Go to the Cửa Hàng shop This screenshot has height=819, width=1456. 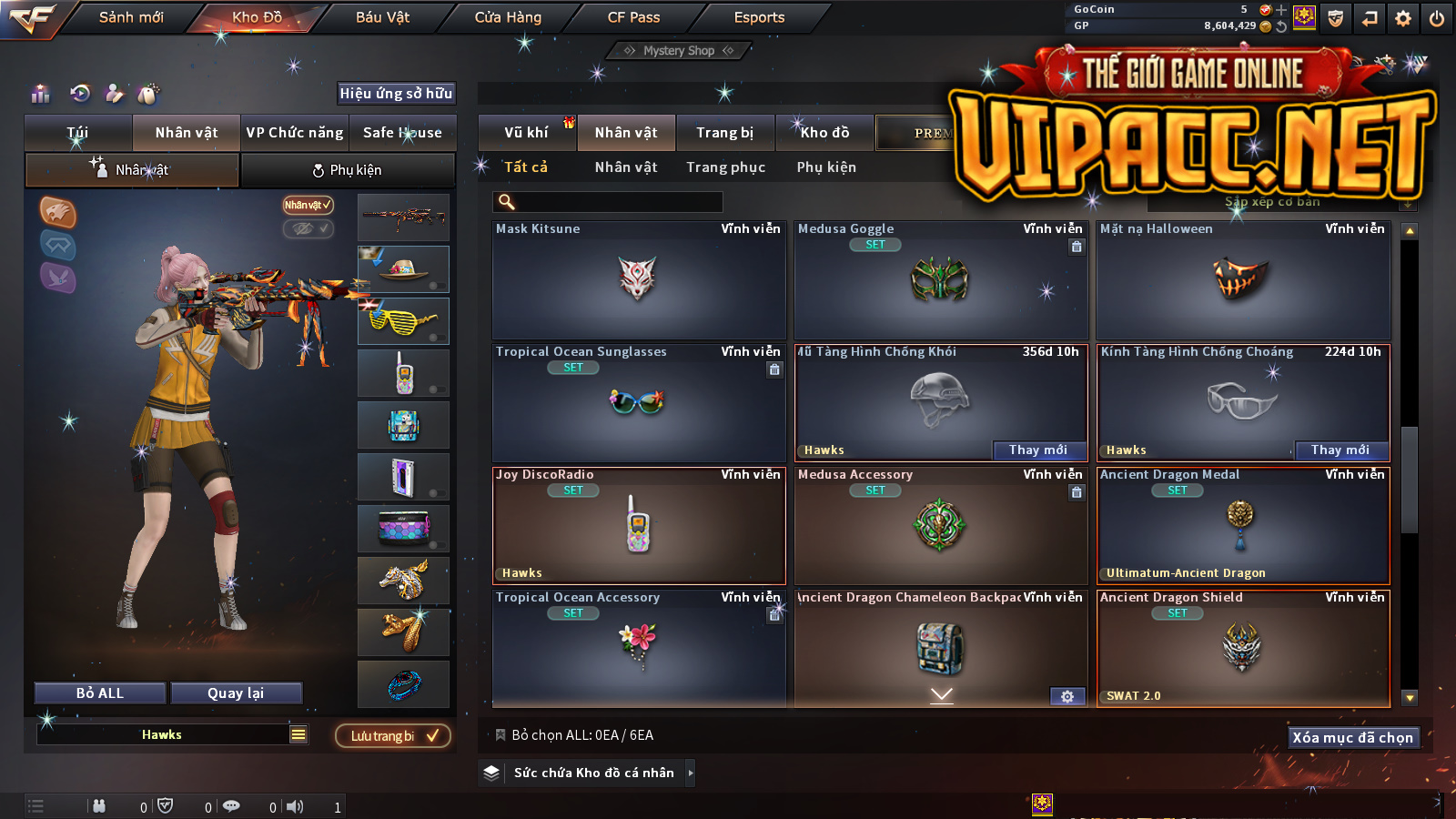[x=508, y=17]
